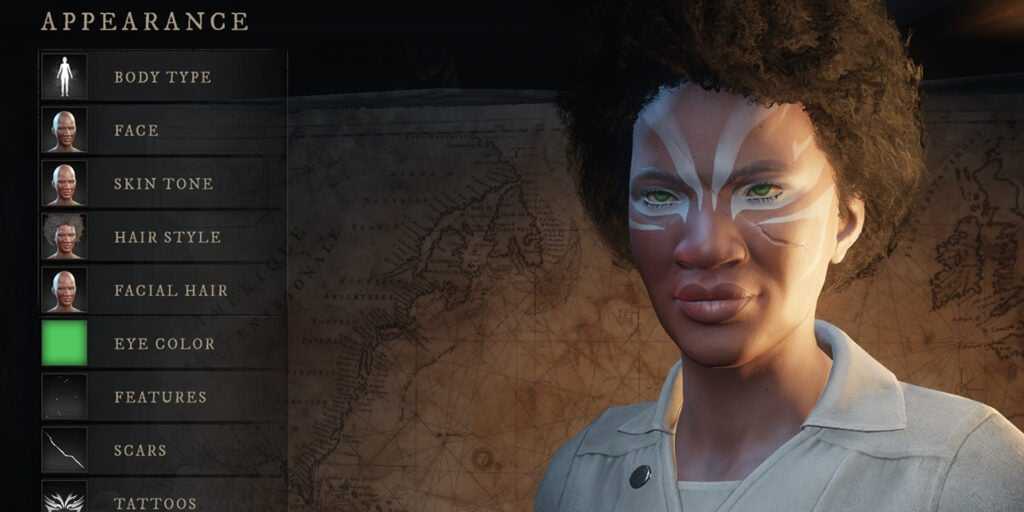
Task: Choose the Features category
Action: point(160,397)
